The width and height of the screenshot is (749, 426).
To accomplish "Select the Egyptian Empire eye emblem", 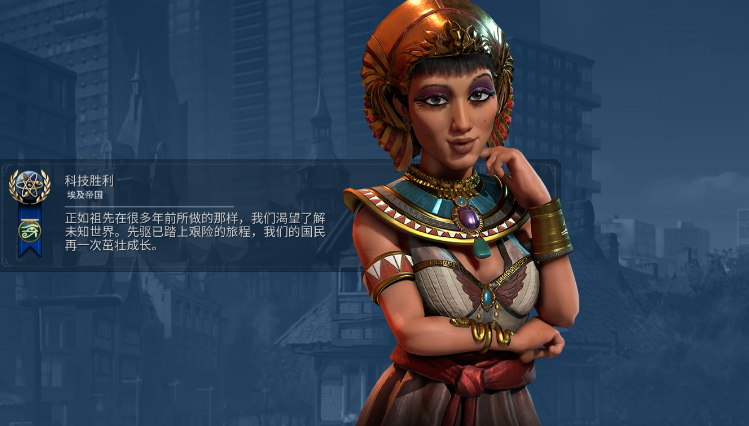I will coord(29,231).
